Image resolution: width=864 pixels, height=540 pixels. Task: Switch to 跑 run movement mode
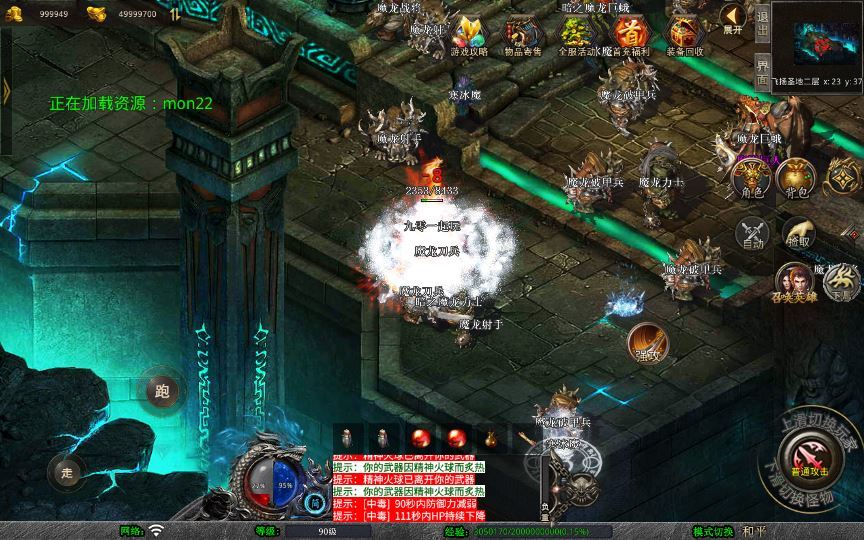coord(162,391)
